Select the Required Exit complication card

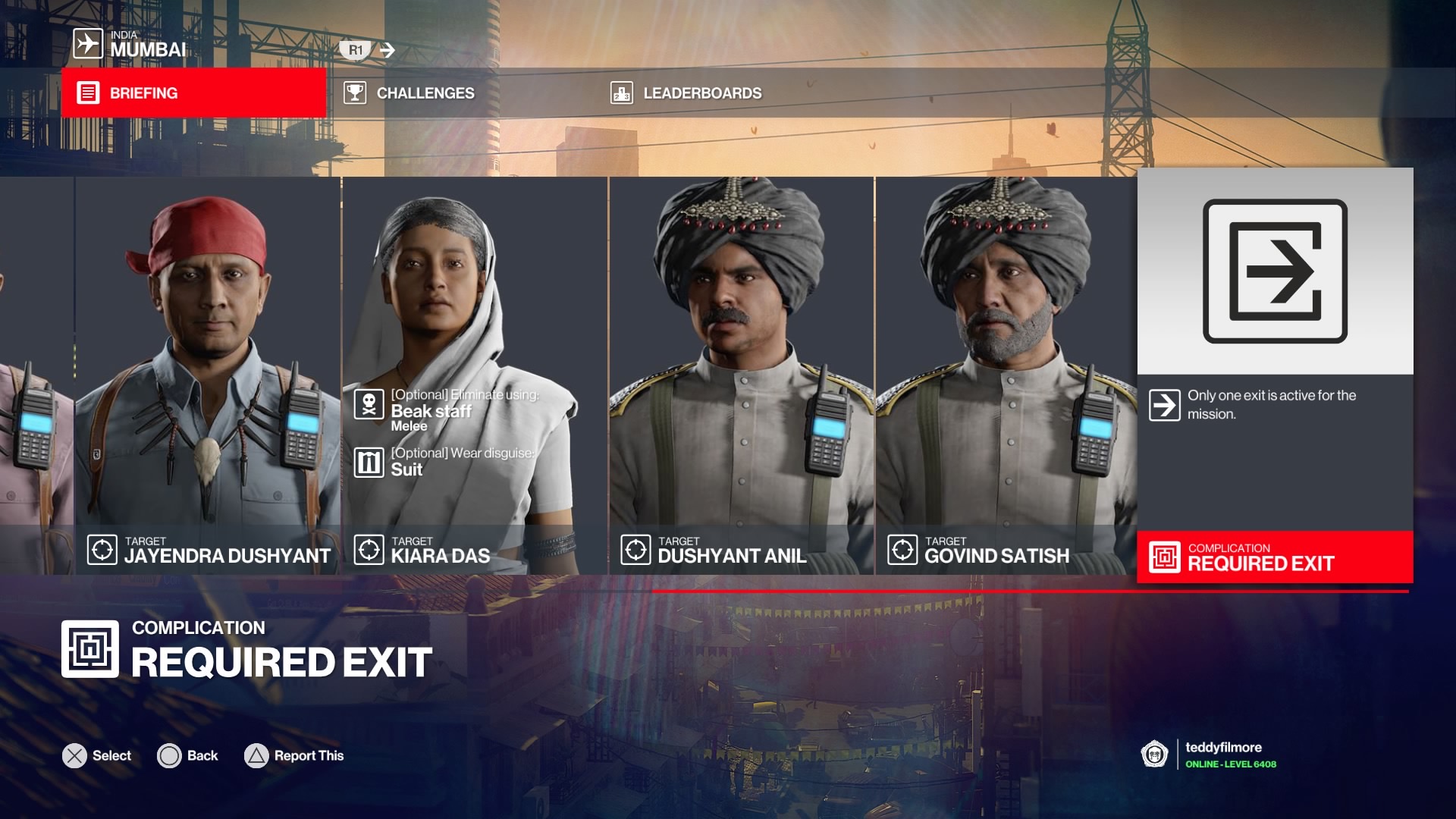point(1275,375)
